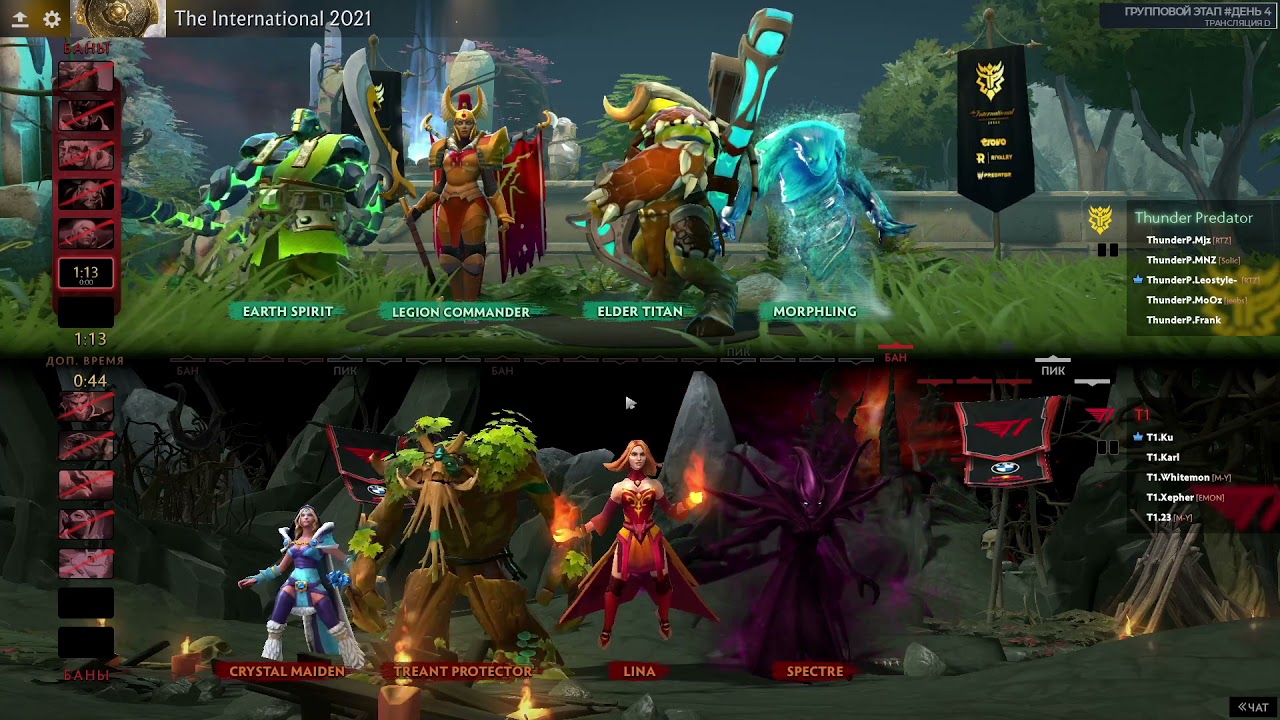Click player Thunder.P.MoOz

(x=1184, y=300)
